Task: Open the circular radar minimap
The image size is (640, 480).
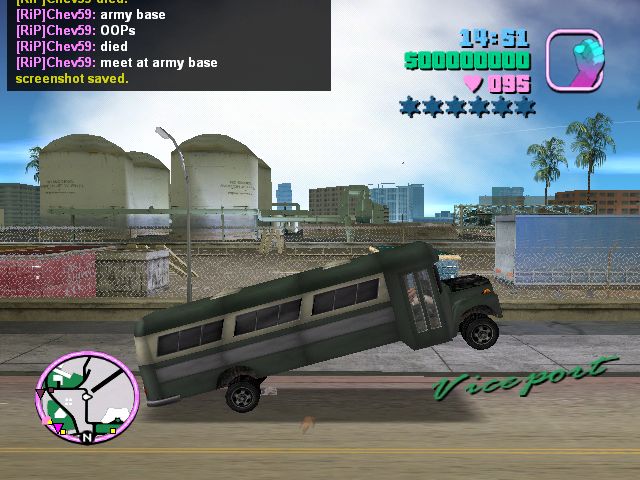Action: click(x=87, y=396)
